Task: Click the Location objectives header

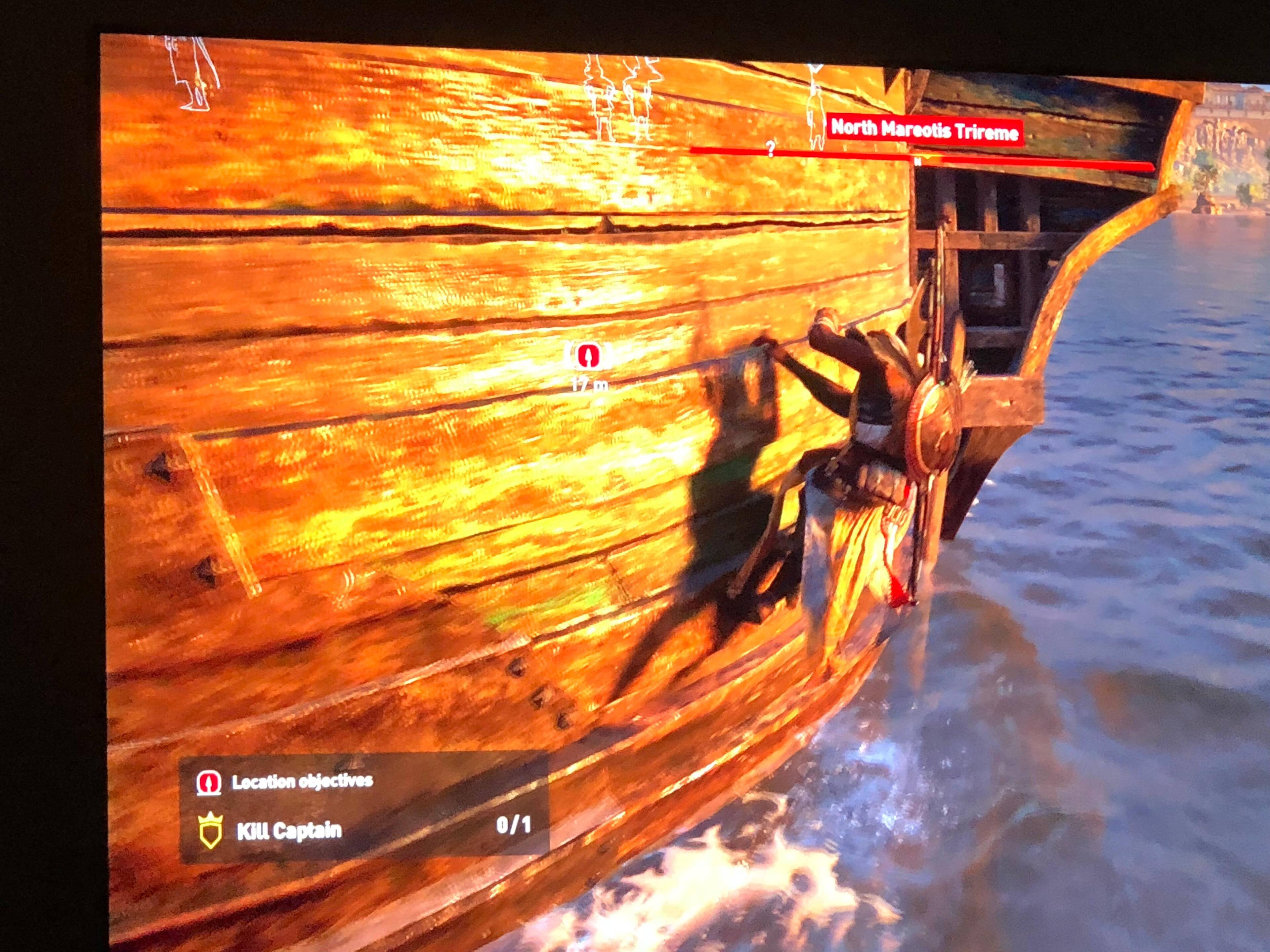Action: [302, 781]
